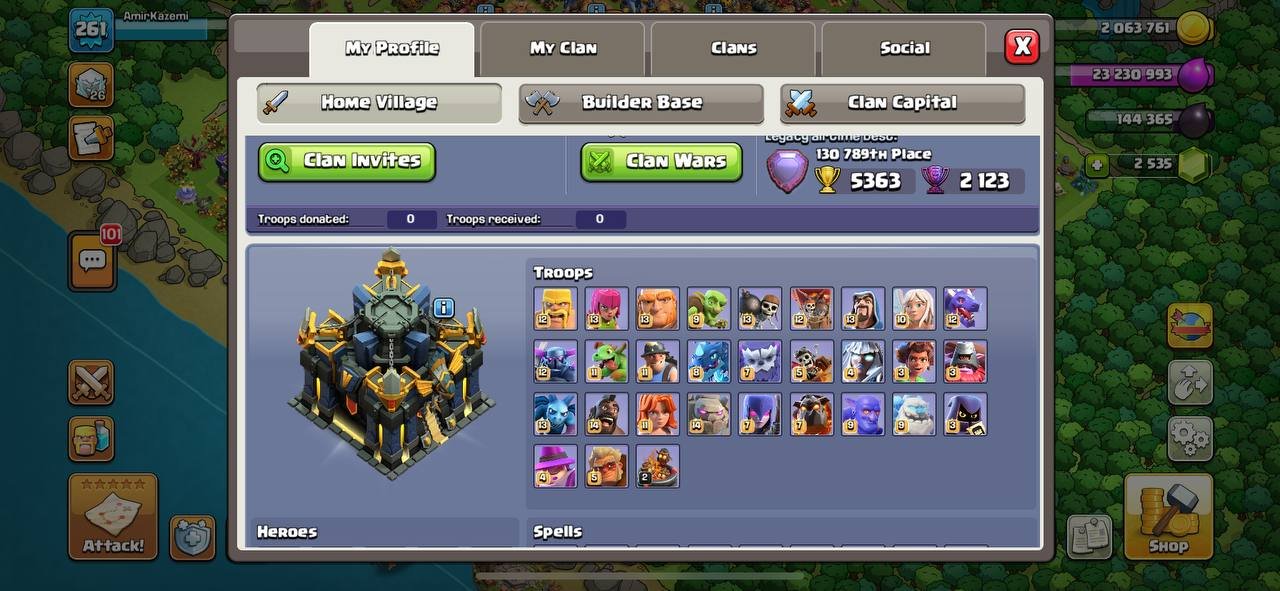The height and width of the screenshot is (591, 1280).
Task: Open the Shop
Action: point(1168,516)
